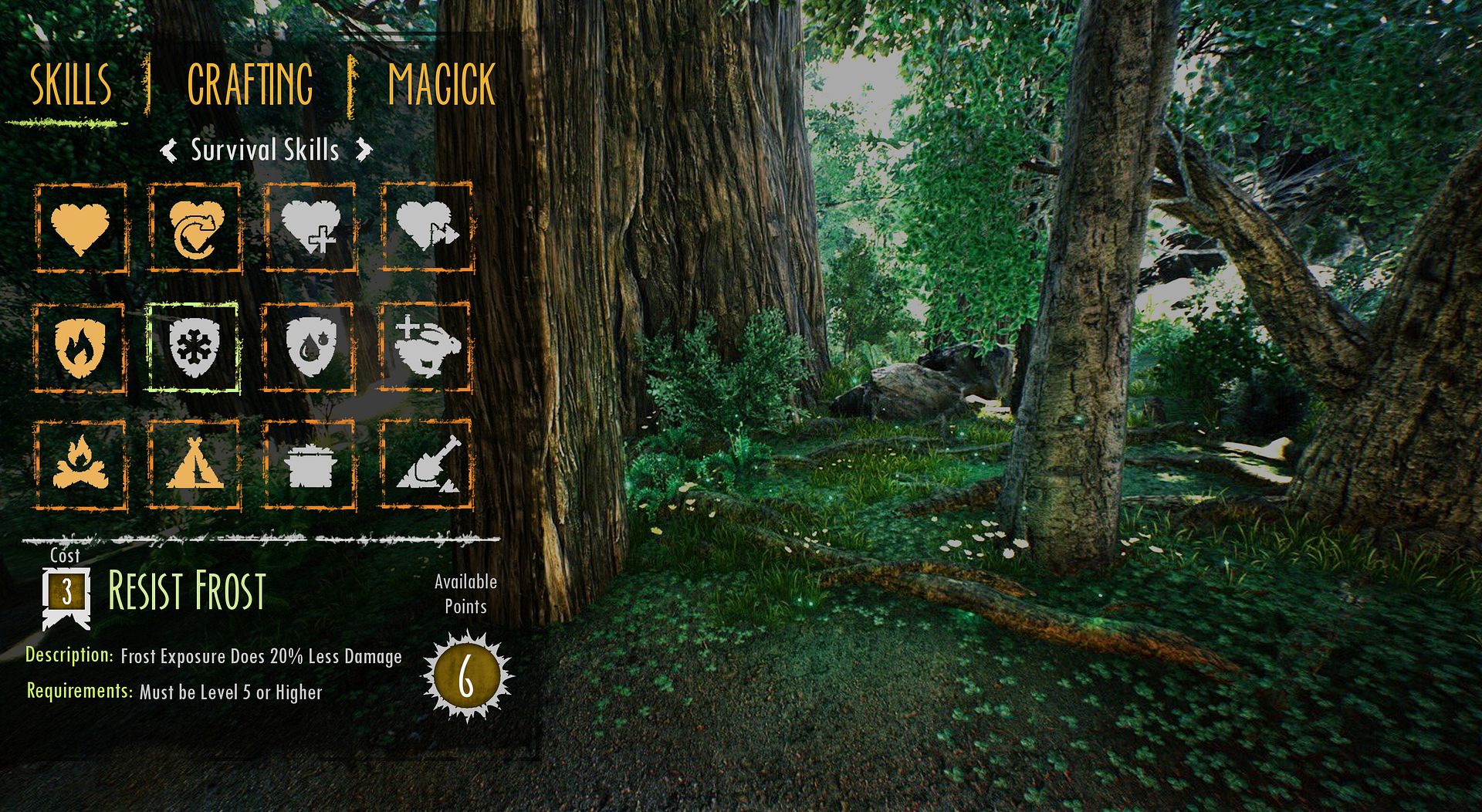Pick the heart with fast-forward arrows skill
Image resolution: width=1482 pixels, height=812 pixels.
(426, 228)
